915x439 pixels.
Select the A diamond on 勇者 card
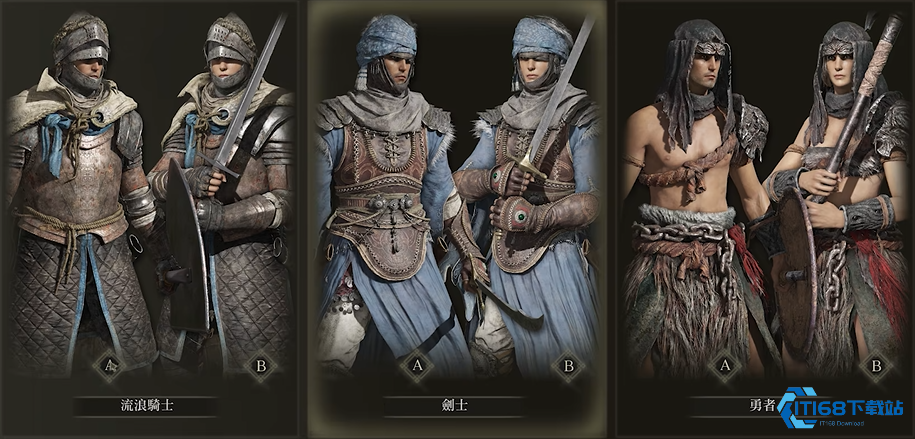724,367
